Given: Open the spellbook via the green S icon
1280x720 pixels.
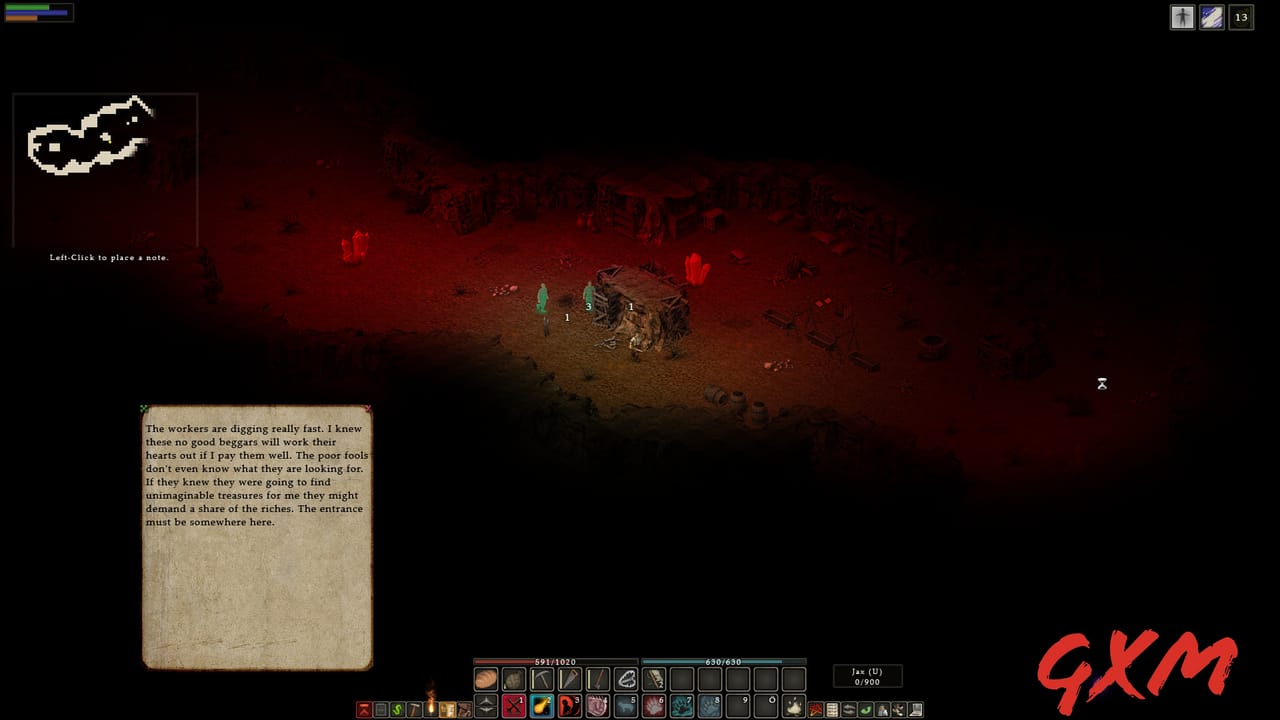Looking at the screenshot, I should 397,710.
